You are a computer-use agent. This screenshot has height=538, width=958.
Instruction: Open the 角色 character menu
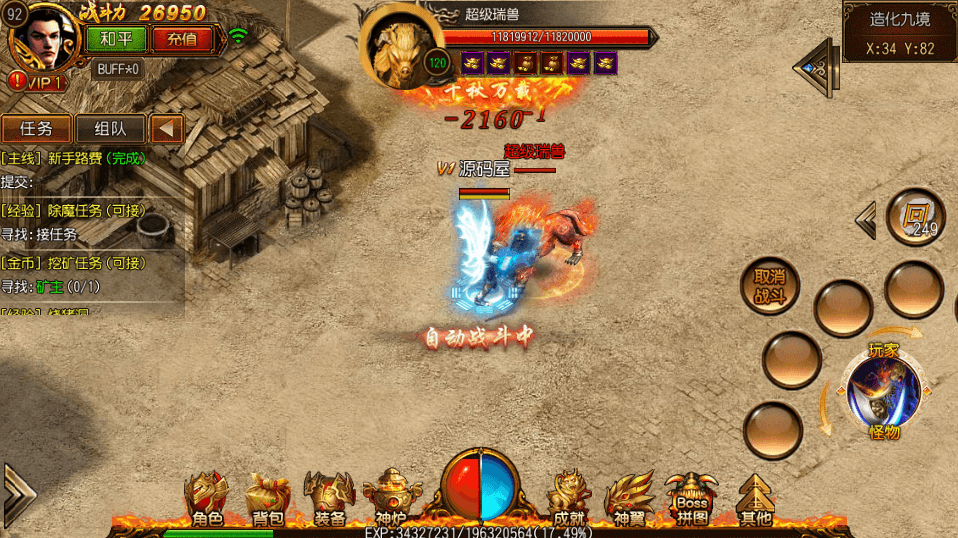coord(207,498)
